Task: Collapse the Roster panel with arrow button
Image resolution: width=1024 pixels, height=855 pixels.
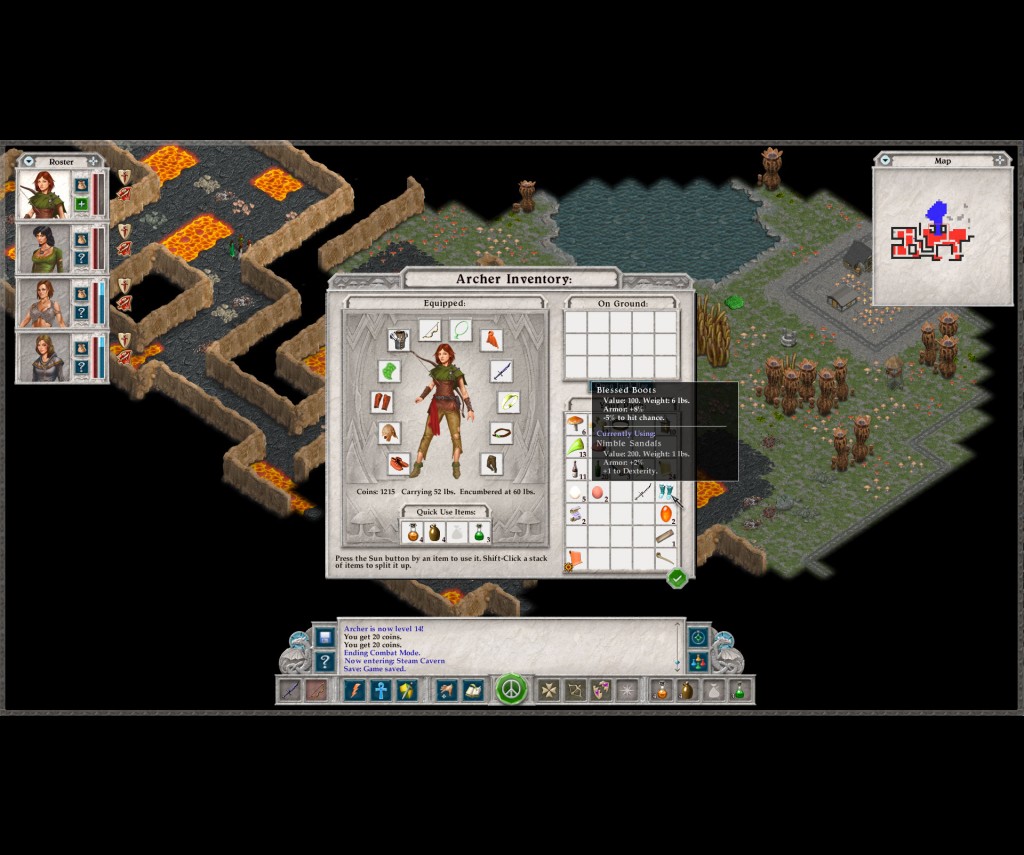Action: point(28,161)
